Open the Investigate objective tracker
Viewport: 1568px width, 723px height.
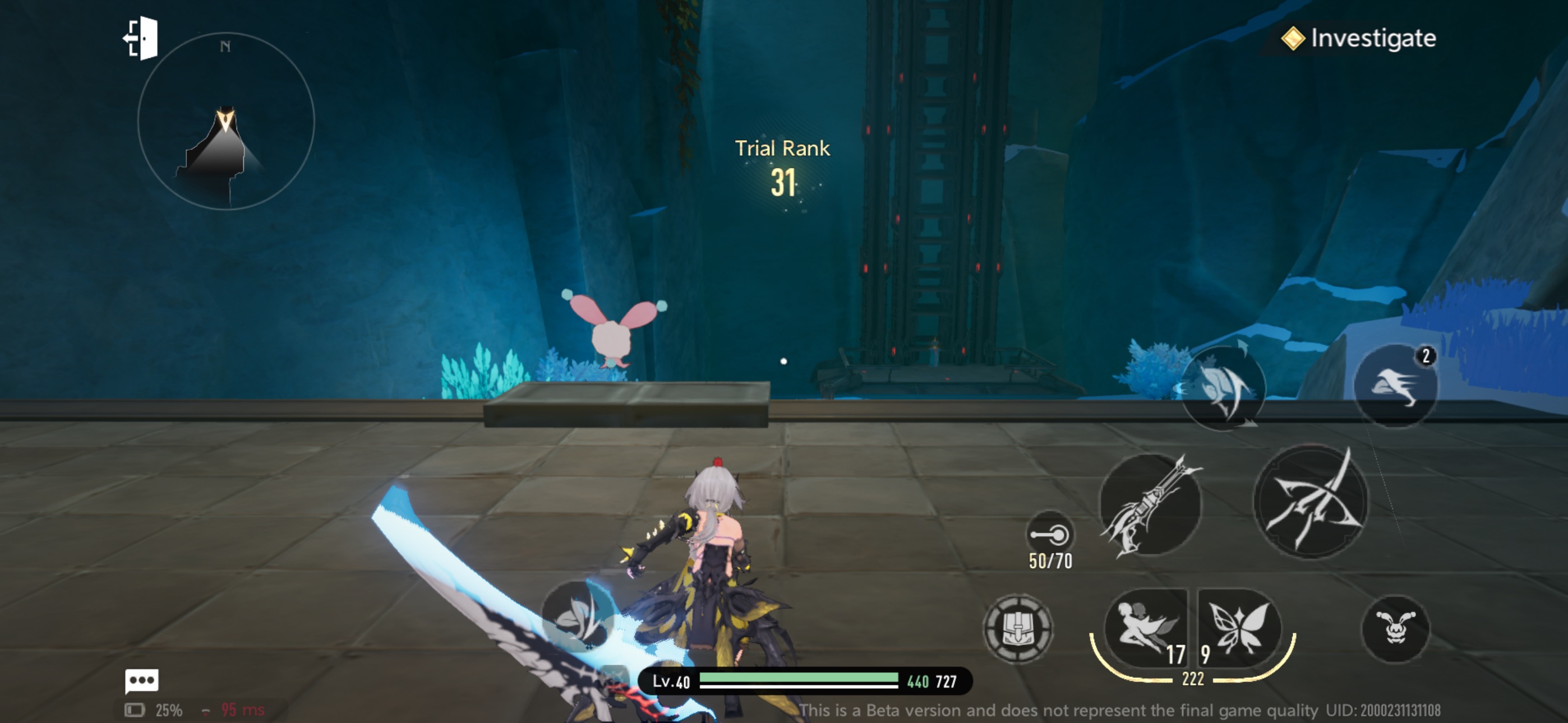point(1359,39)
